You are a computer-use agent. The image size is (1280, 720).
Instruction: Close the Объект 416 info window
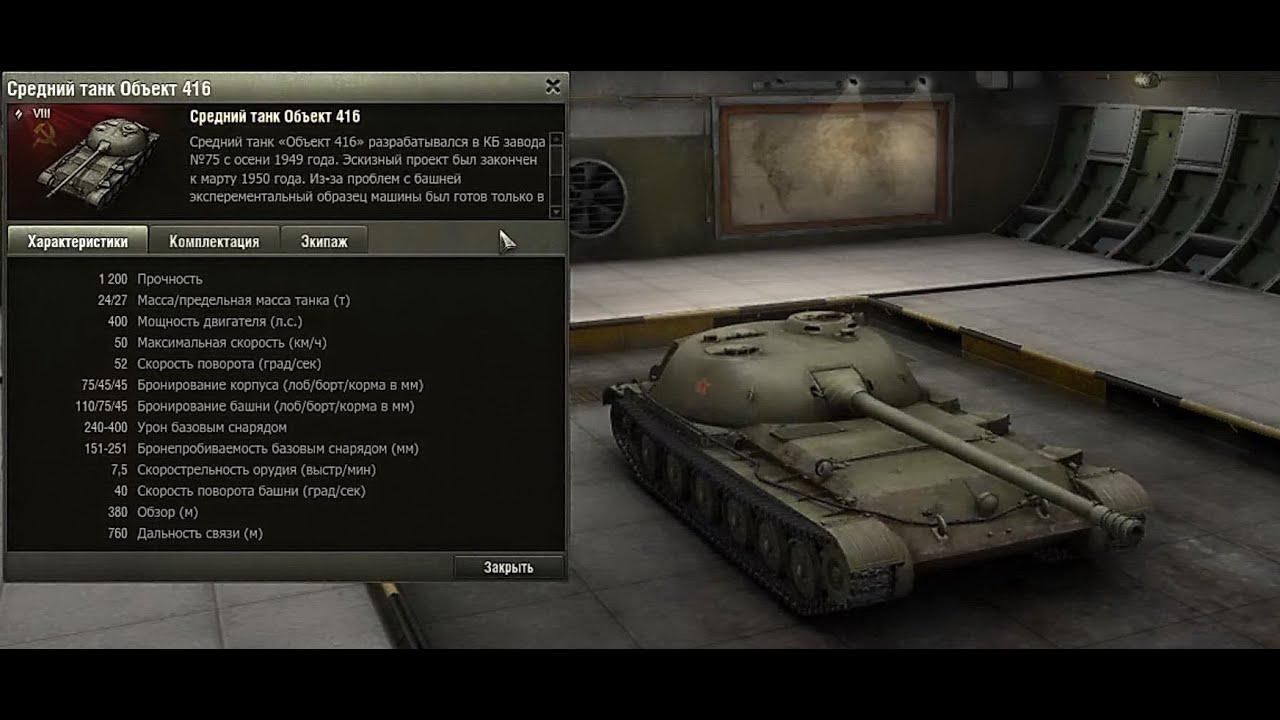(x=553, y=87)
